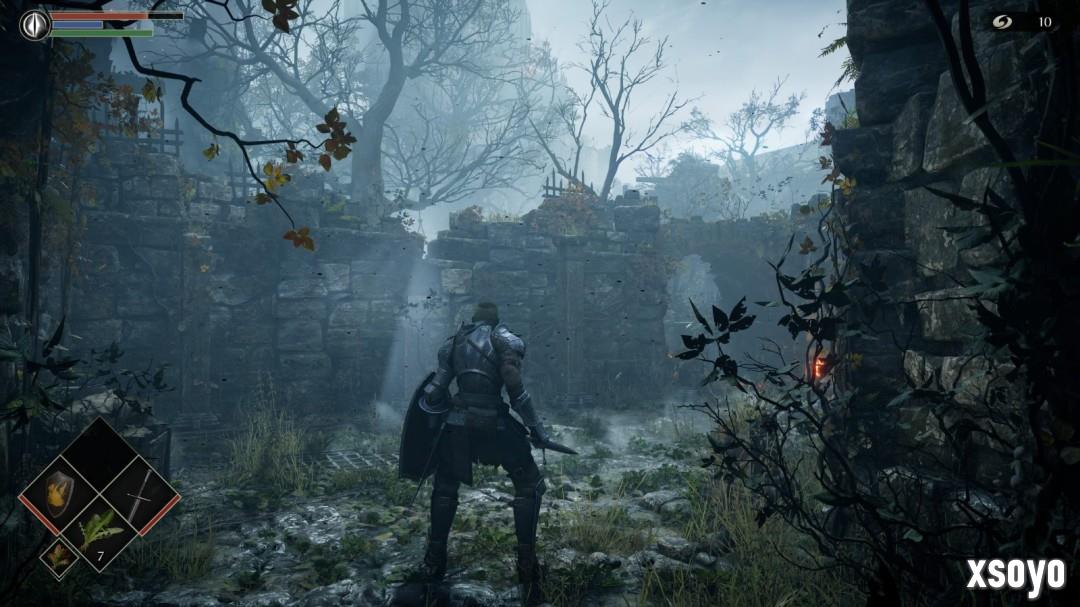This screenshot has width=1080, height=607.
Task: Click the souls counter icon
Action: tap(1001, 21)
